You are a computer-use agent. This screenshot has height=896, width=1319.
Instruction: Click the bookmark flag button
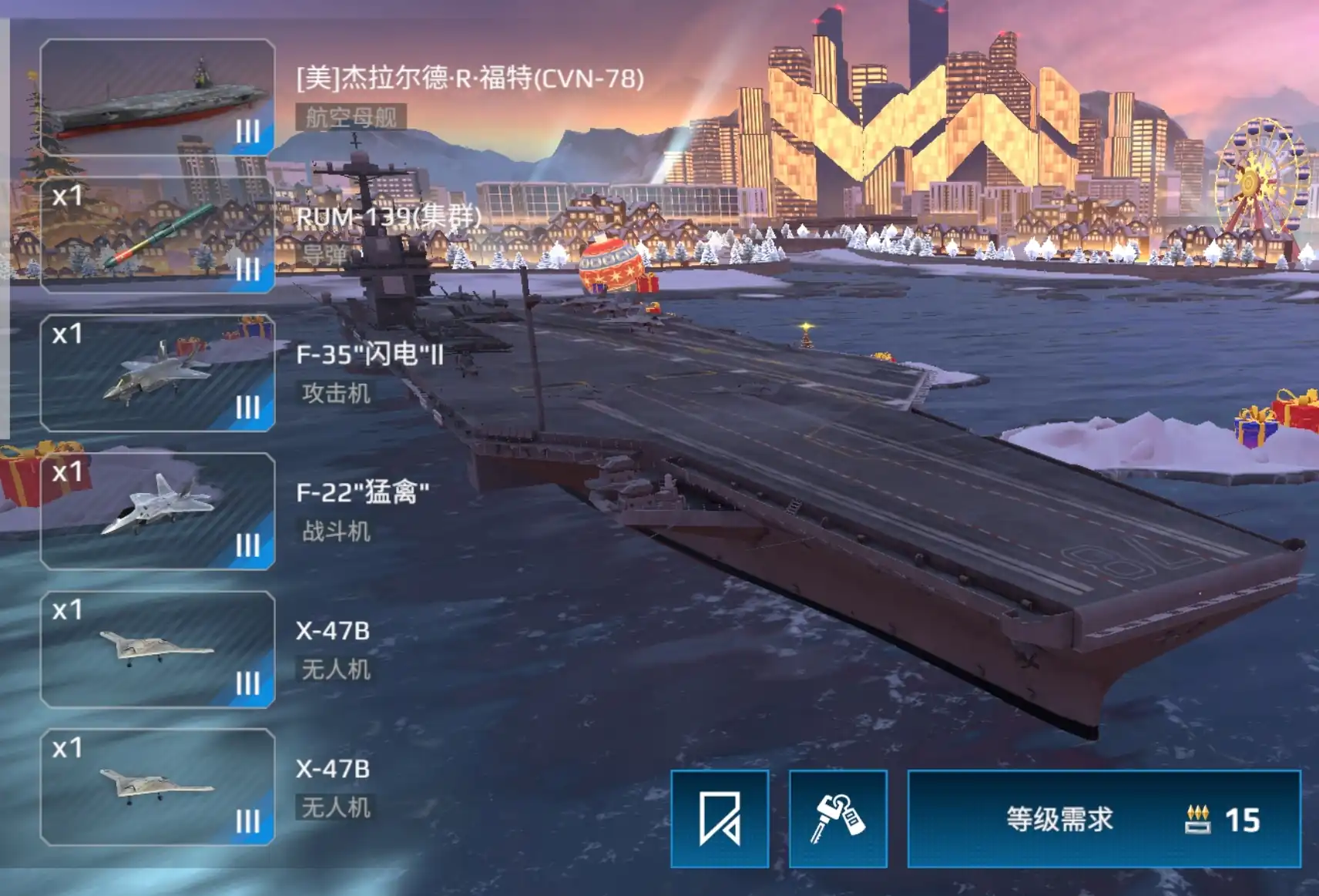[x=720, y=818]
